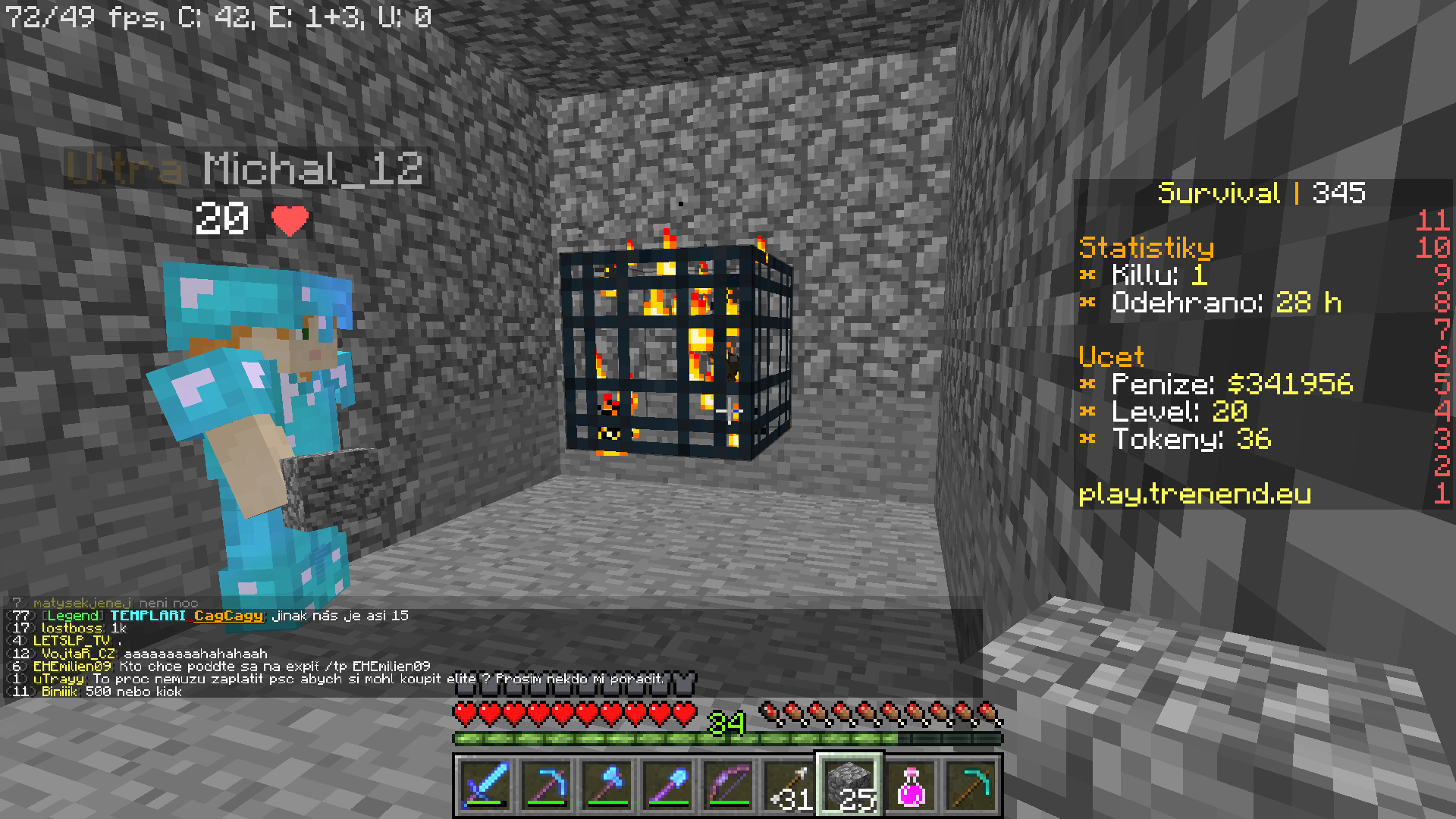Select the enchanted bow slot

coord(728,785)
